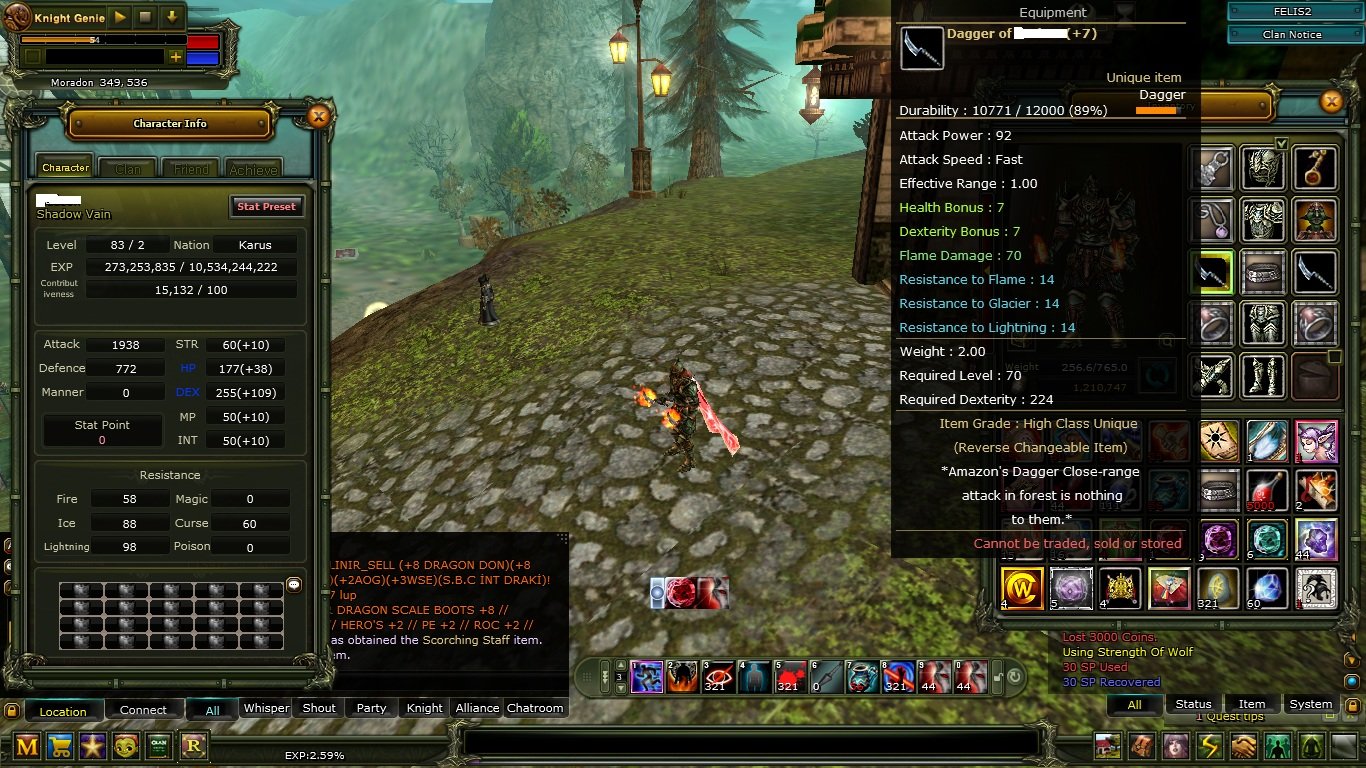Open the plus control in the Knight Genie panel

point(176,57)
